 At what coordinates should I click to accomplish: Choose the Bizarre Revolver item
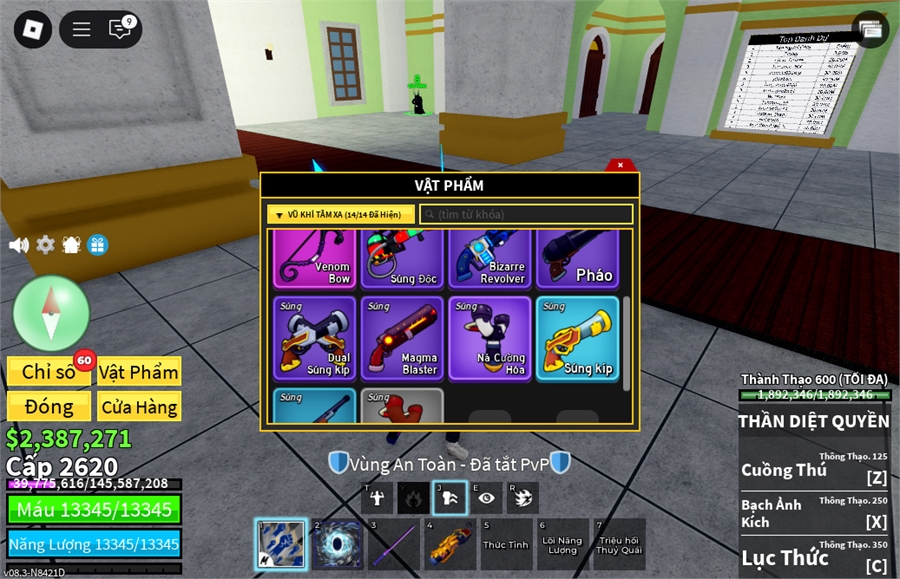(x=491, y=258)
